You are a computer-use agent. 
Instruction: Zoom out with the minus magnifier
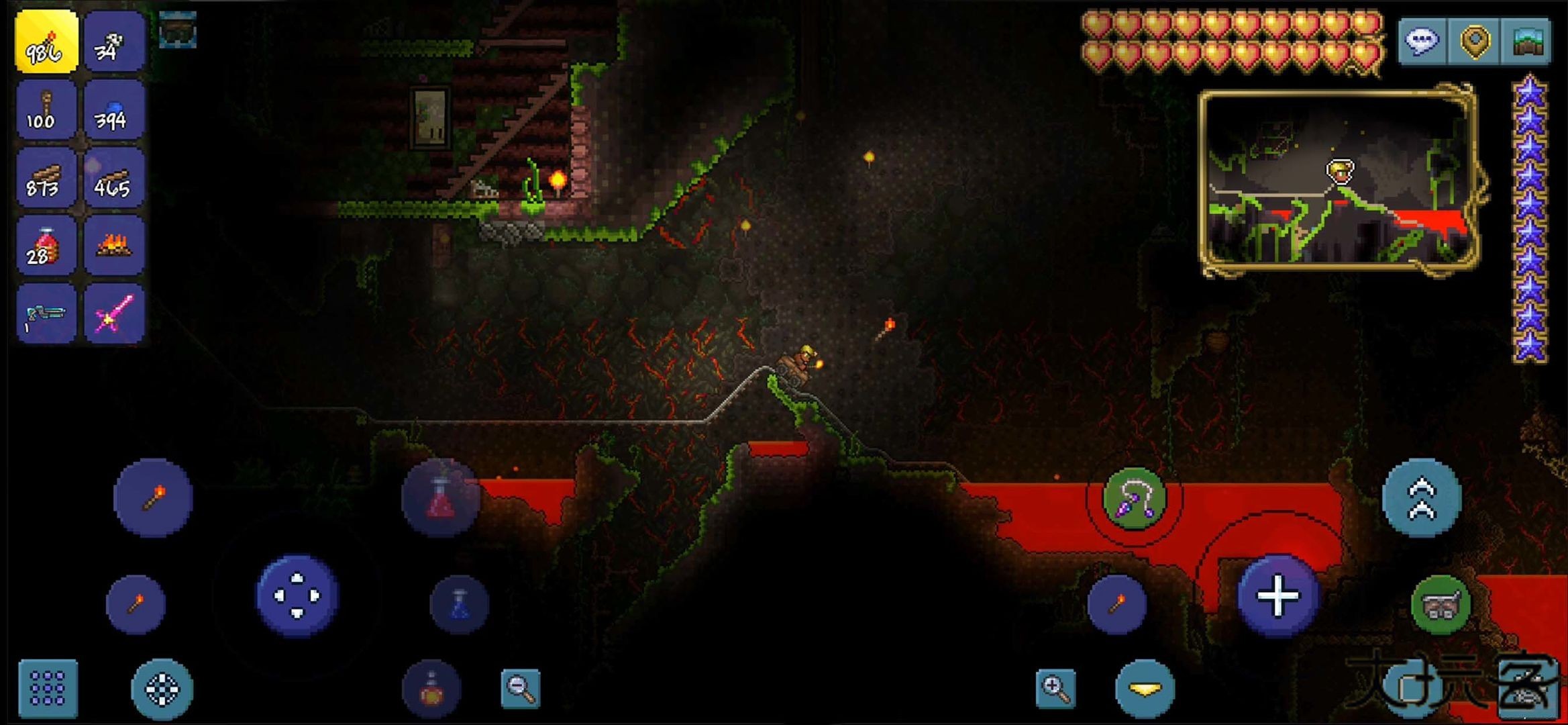(521, 688)
